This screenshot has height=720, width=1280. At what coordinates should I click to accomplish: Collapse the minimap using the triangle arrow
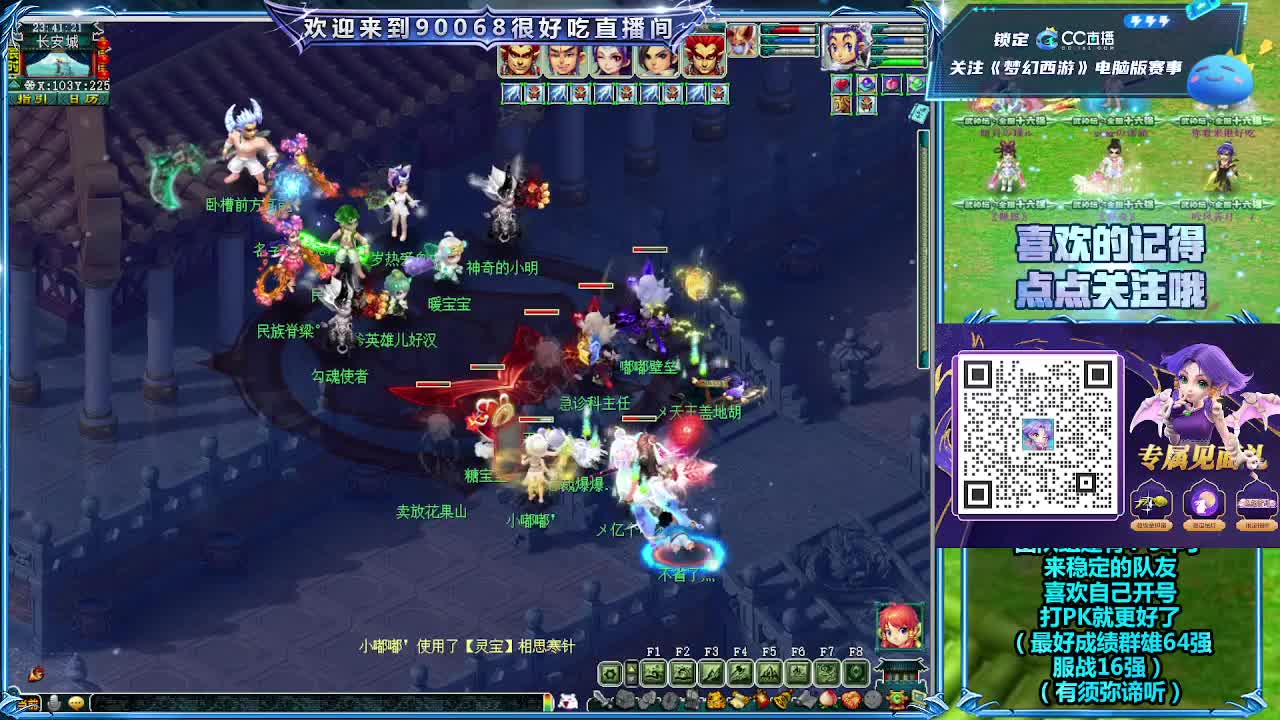tap(13, 83)
